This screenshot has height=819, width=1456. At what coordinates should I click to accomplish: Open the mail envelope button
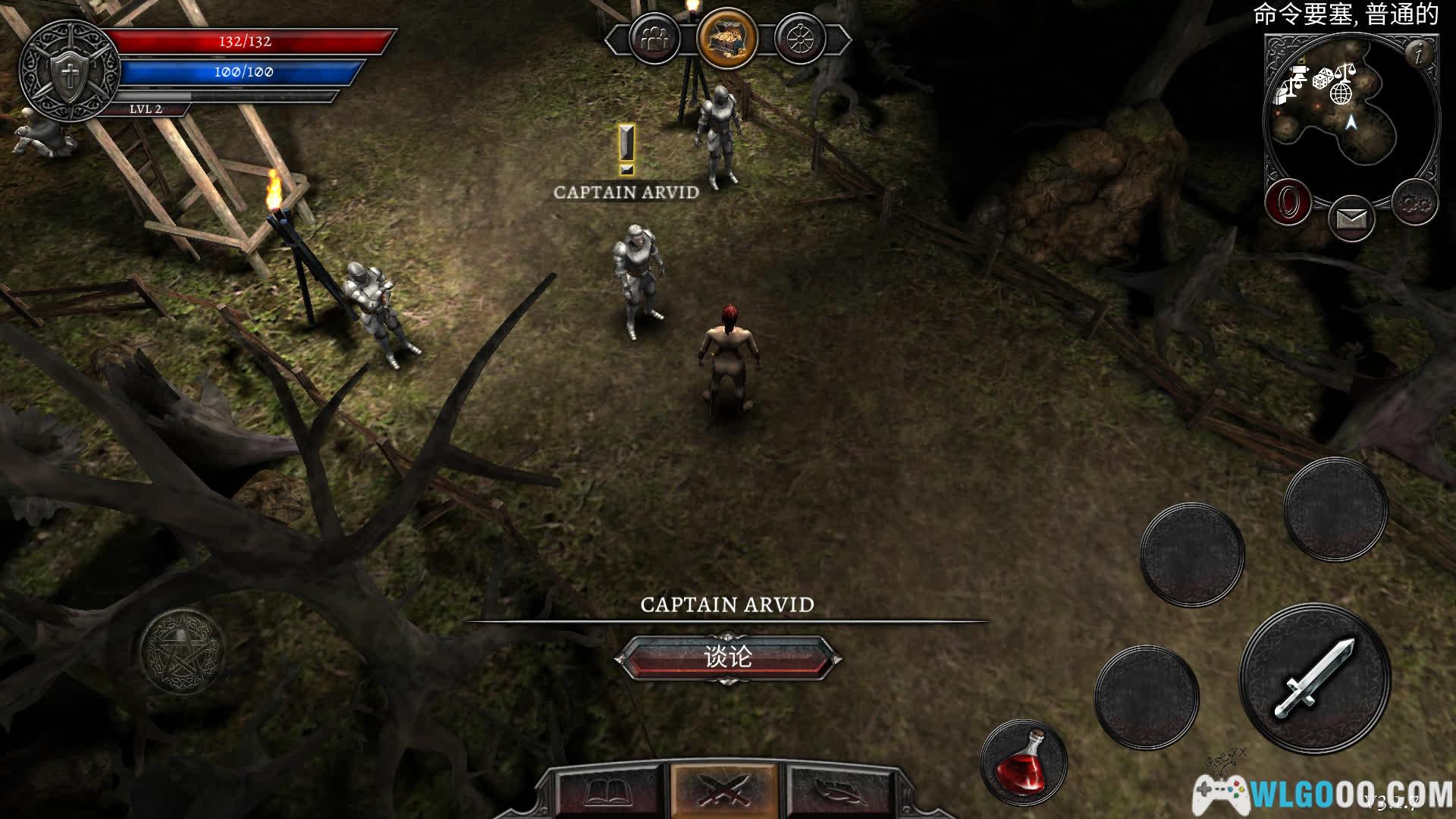[1351, 219]
